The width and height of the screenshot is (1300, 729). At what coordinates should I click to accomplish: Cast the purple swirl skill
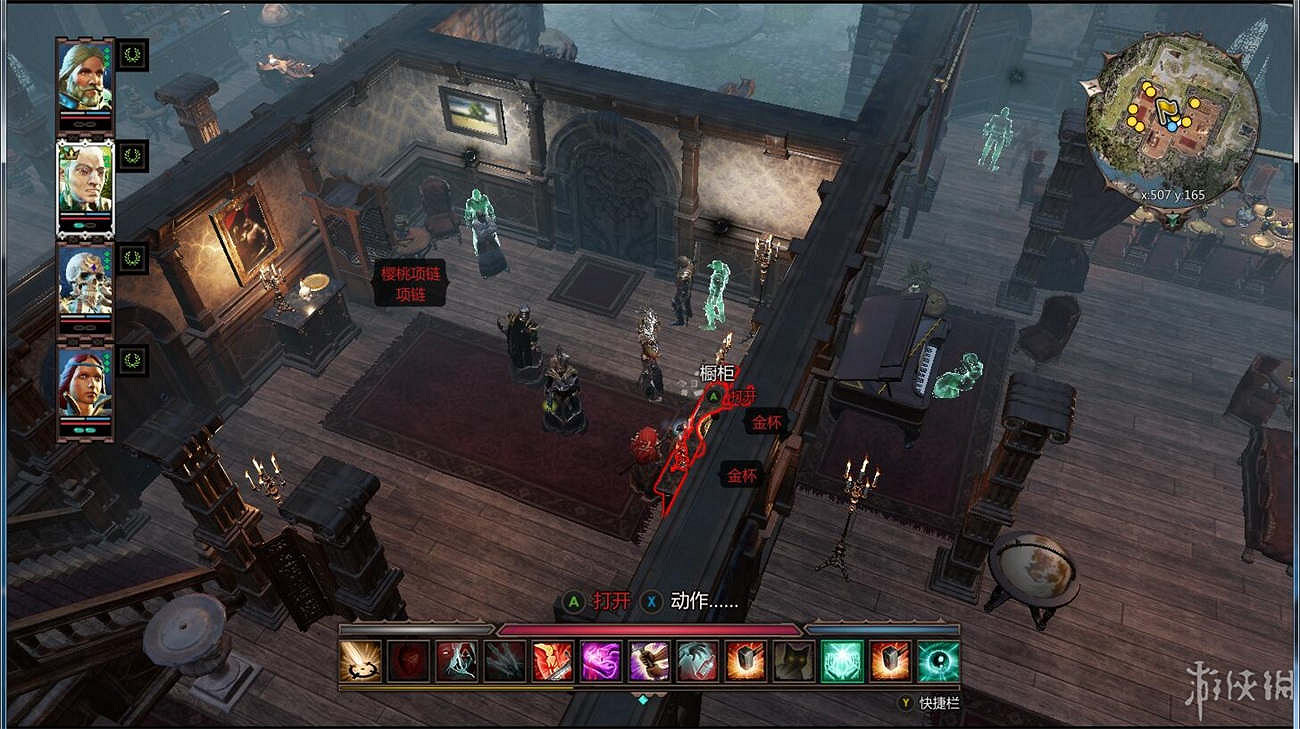pyautogui.click(x=601, y=661)
